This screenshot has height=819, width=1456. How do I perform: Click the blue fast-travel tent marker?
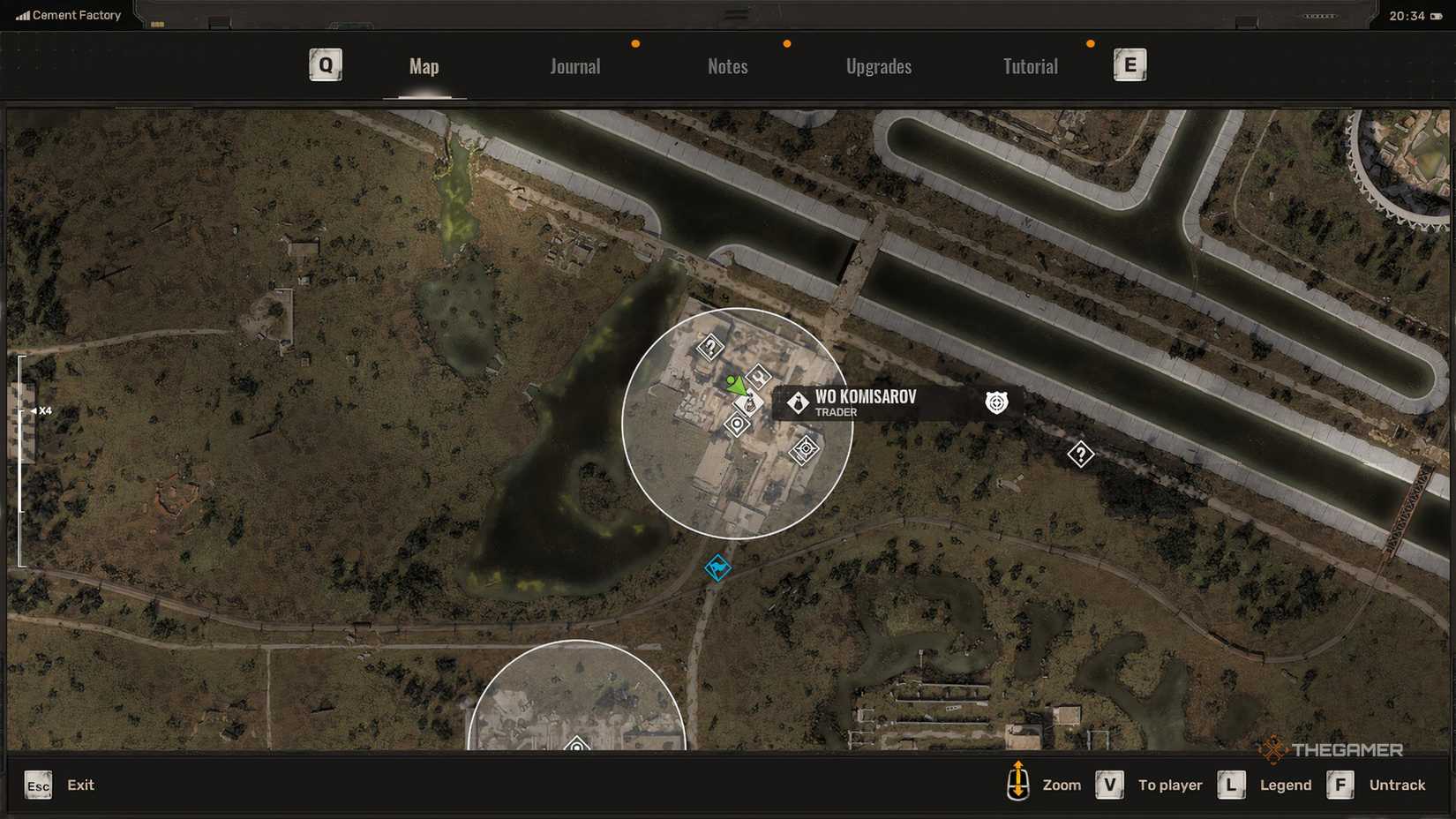point(717,568)
